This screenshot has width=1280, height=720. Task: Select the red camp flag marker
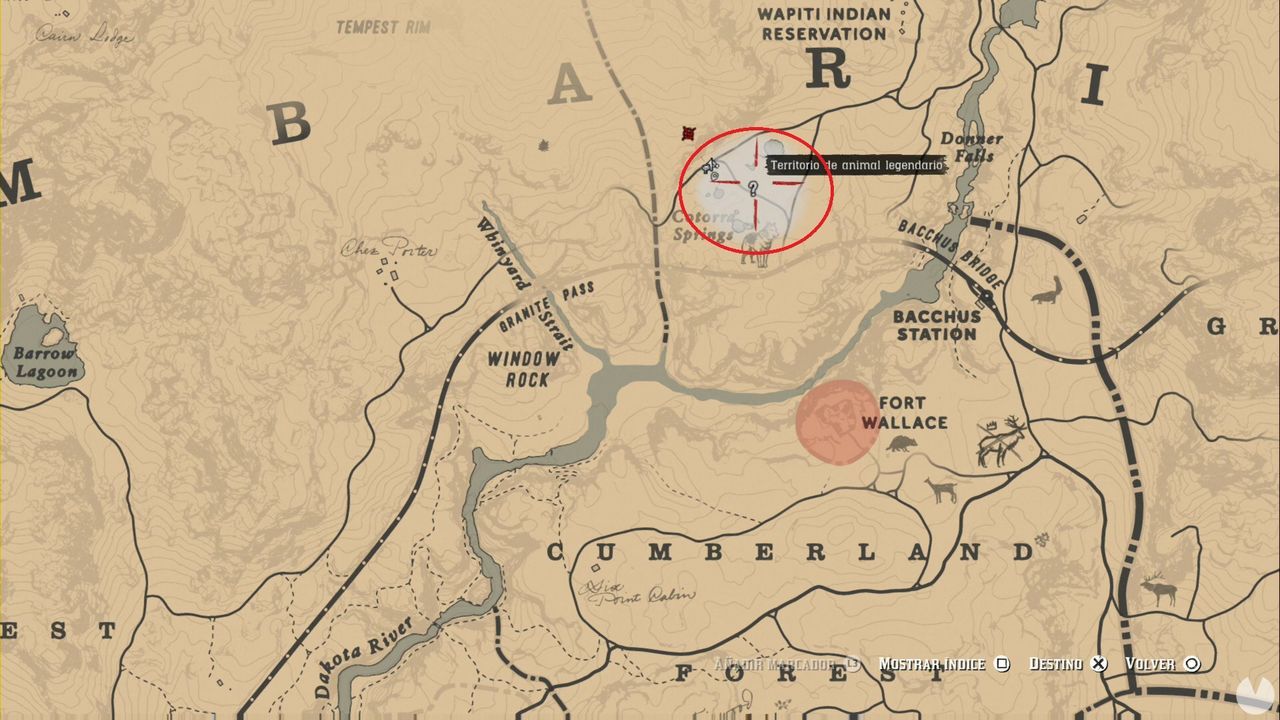tap(686, 133)
